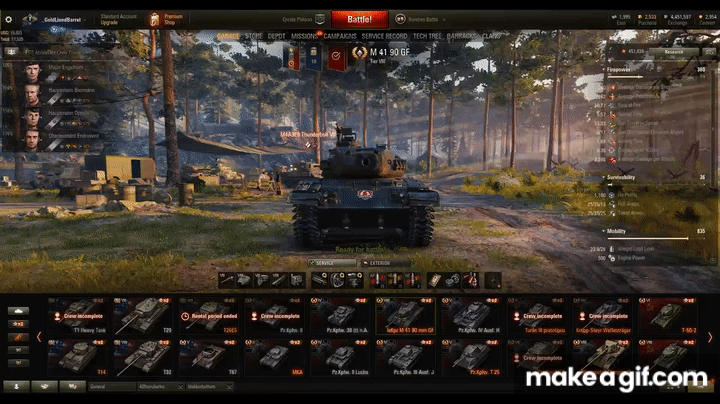720x404 pixels.
Task: Click the red Battle! button
Action: 358,19
